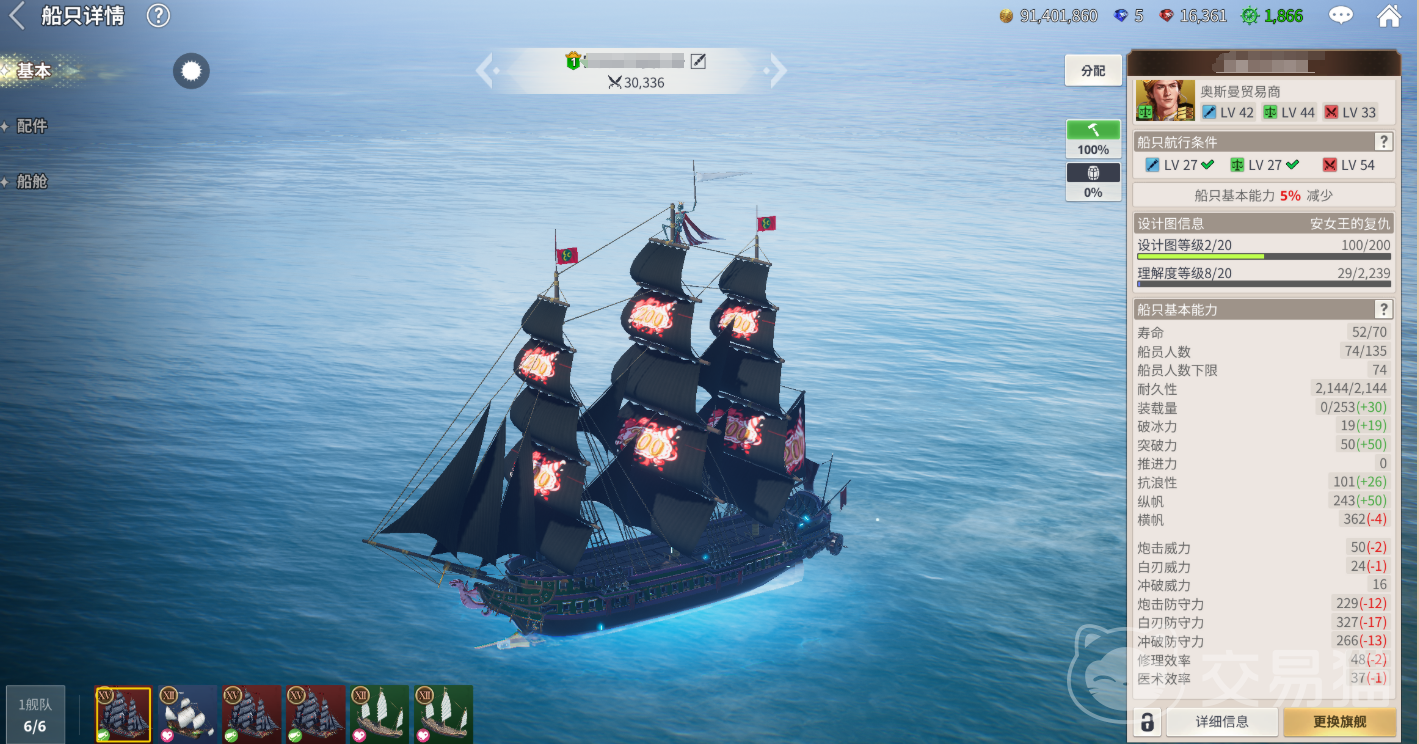Image resolution: width=1419 pixels, height=744 pixels.
Task: Edit the ship name with pencil icon
Action: pyautogui.click(x=699, y=62)
